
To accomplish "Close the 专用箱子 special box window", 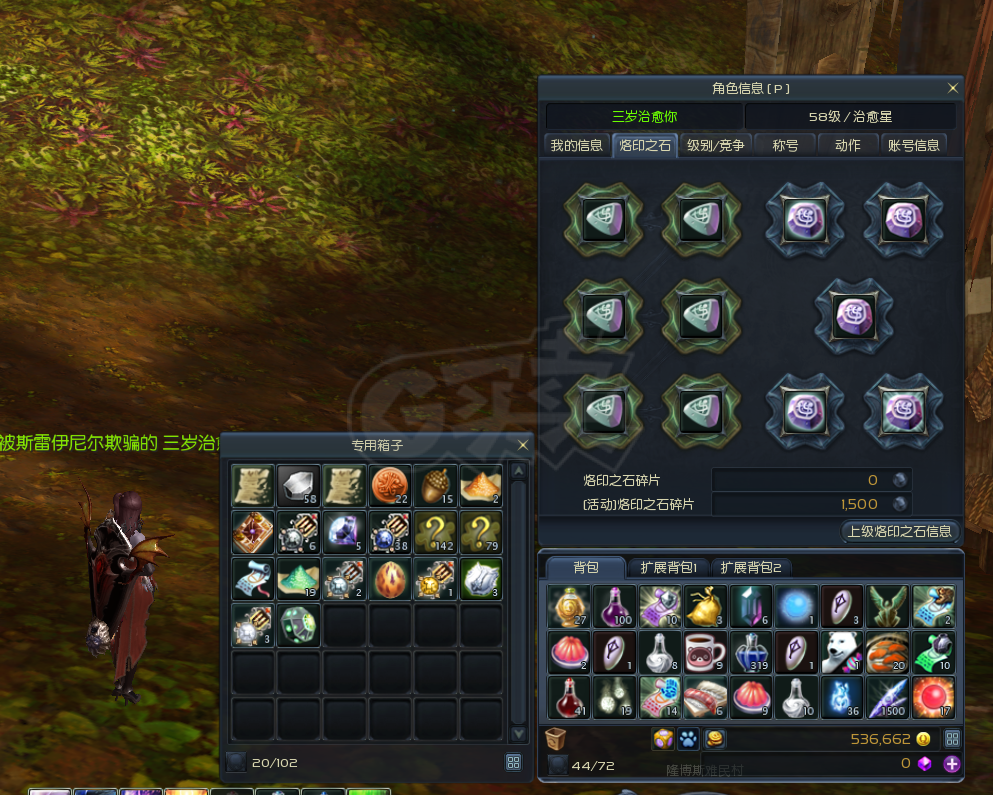I will coord(523,445).
